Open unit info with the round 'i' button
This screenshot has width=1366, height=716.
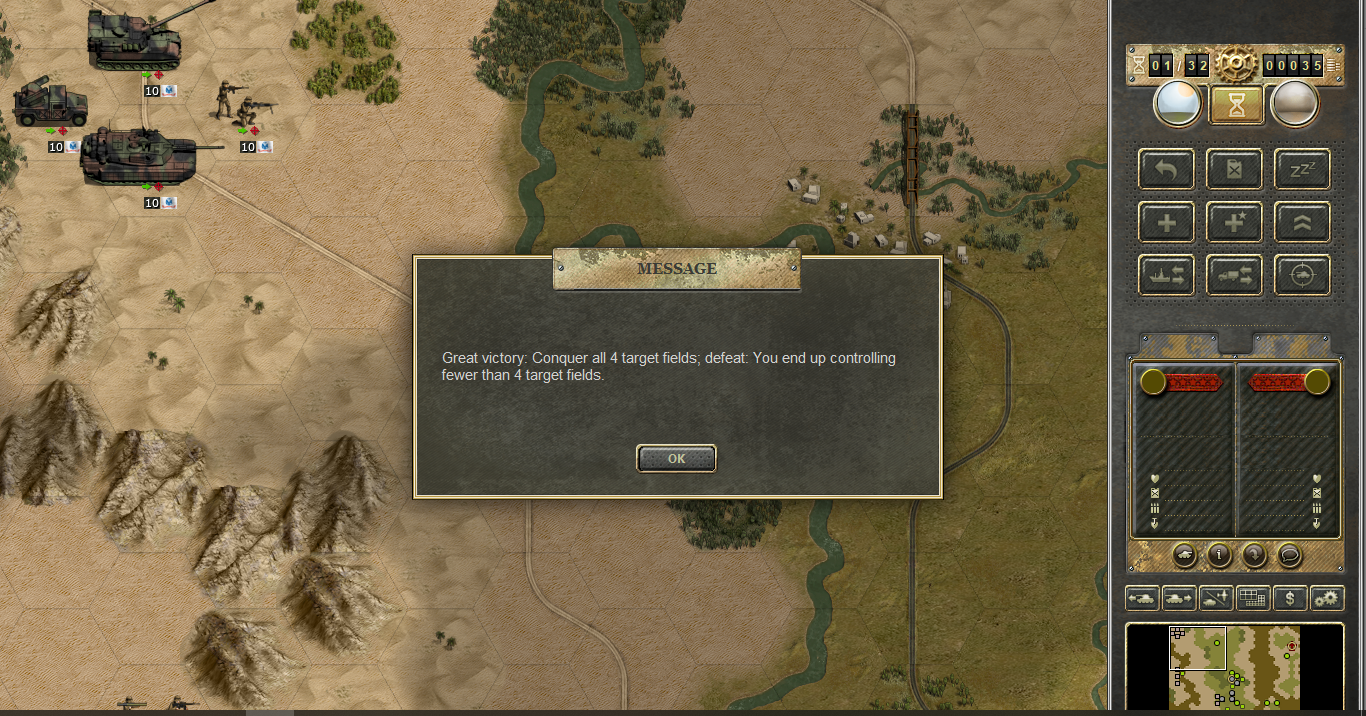tap(1219, 554)
